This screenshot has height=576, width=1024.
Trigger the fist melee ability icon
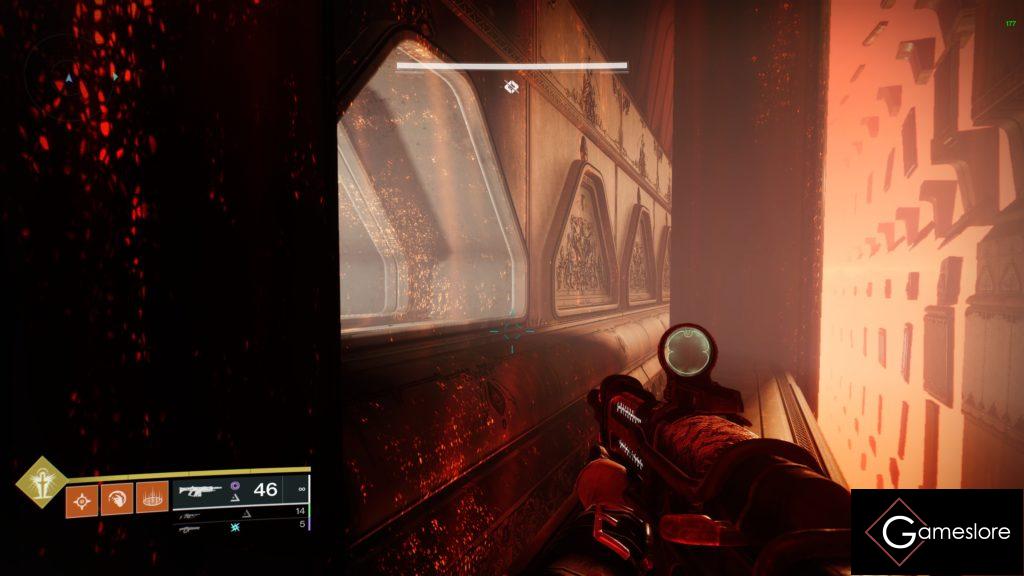pyautogui.click(x=117, y=498)
